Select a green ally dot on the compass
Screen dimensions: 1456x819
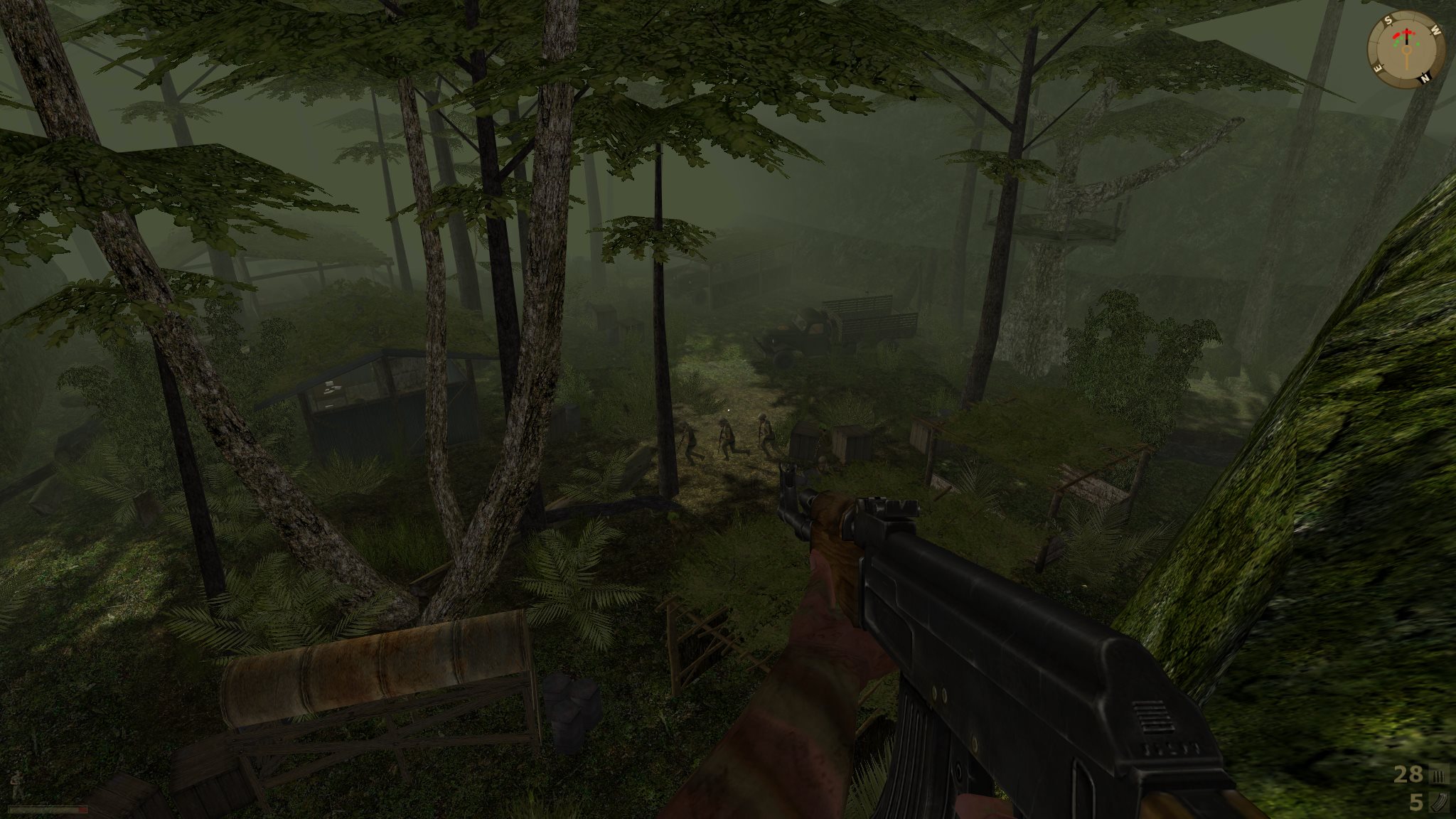coord(1418,44)
